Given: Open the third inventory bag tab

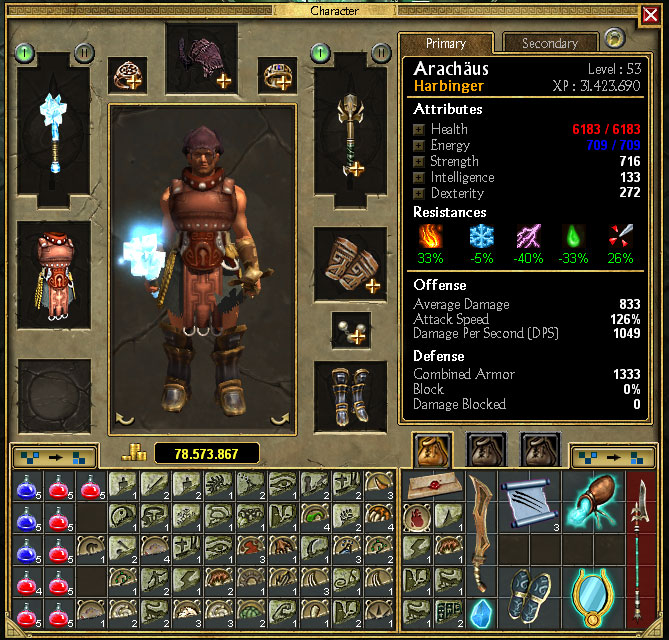Looking at the screenshot, I should (x=541, y=451).
